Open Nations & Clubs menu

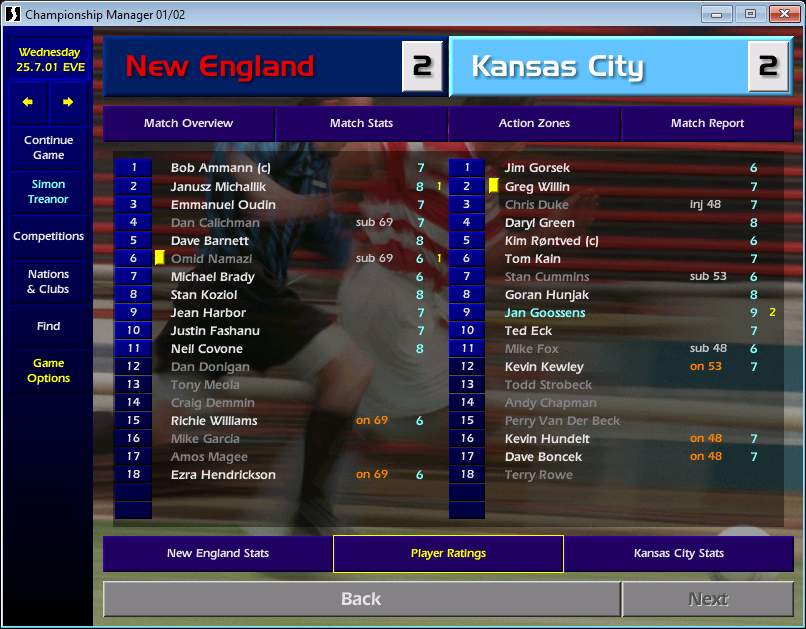[x=48, y=282]
